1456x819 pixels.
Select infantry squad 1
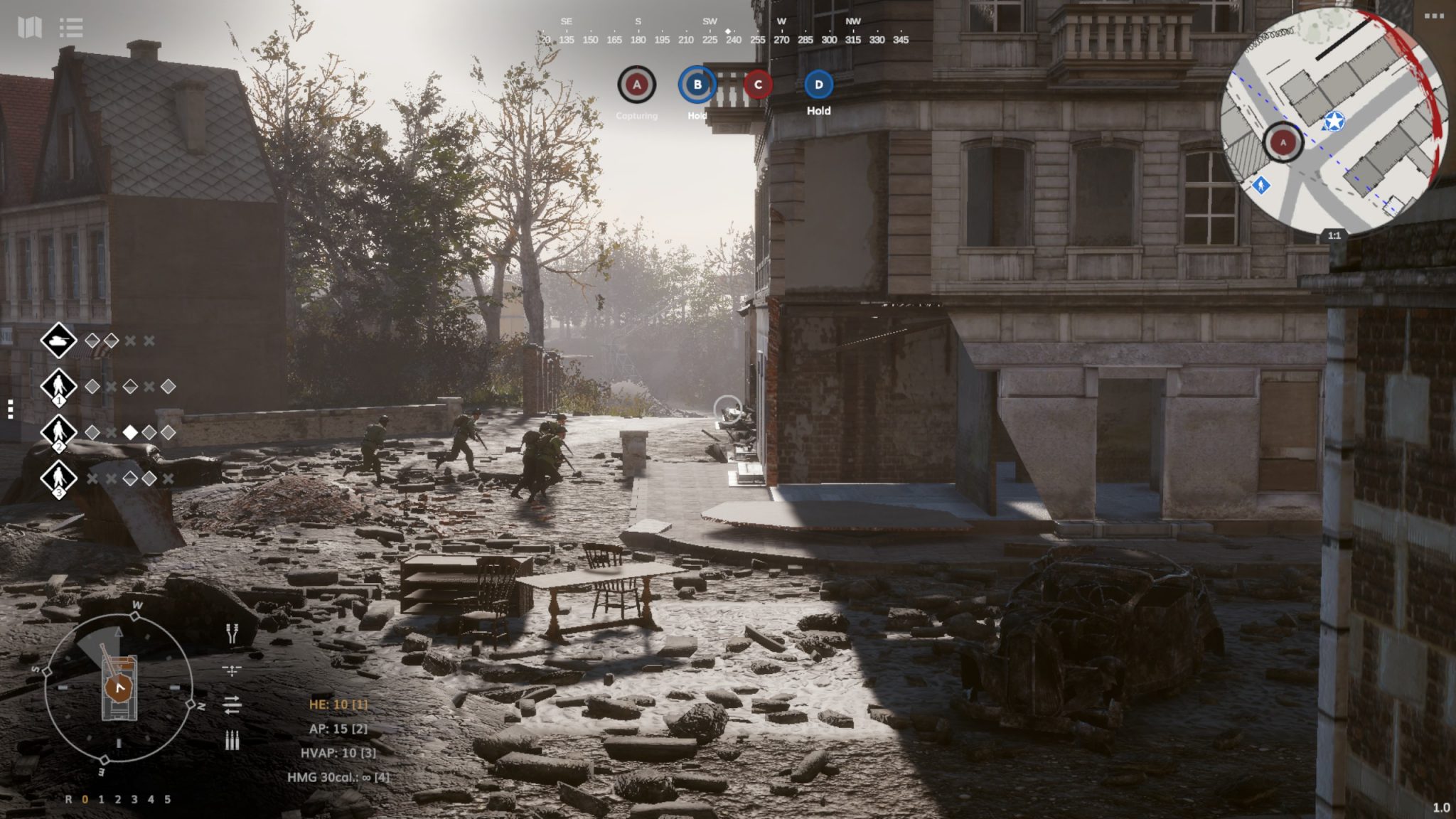pyautogui.click(x=58, y=387)
